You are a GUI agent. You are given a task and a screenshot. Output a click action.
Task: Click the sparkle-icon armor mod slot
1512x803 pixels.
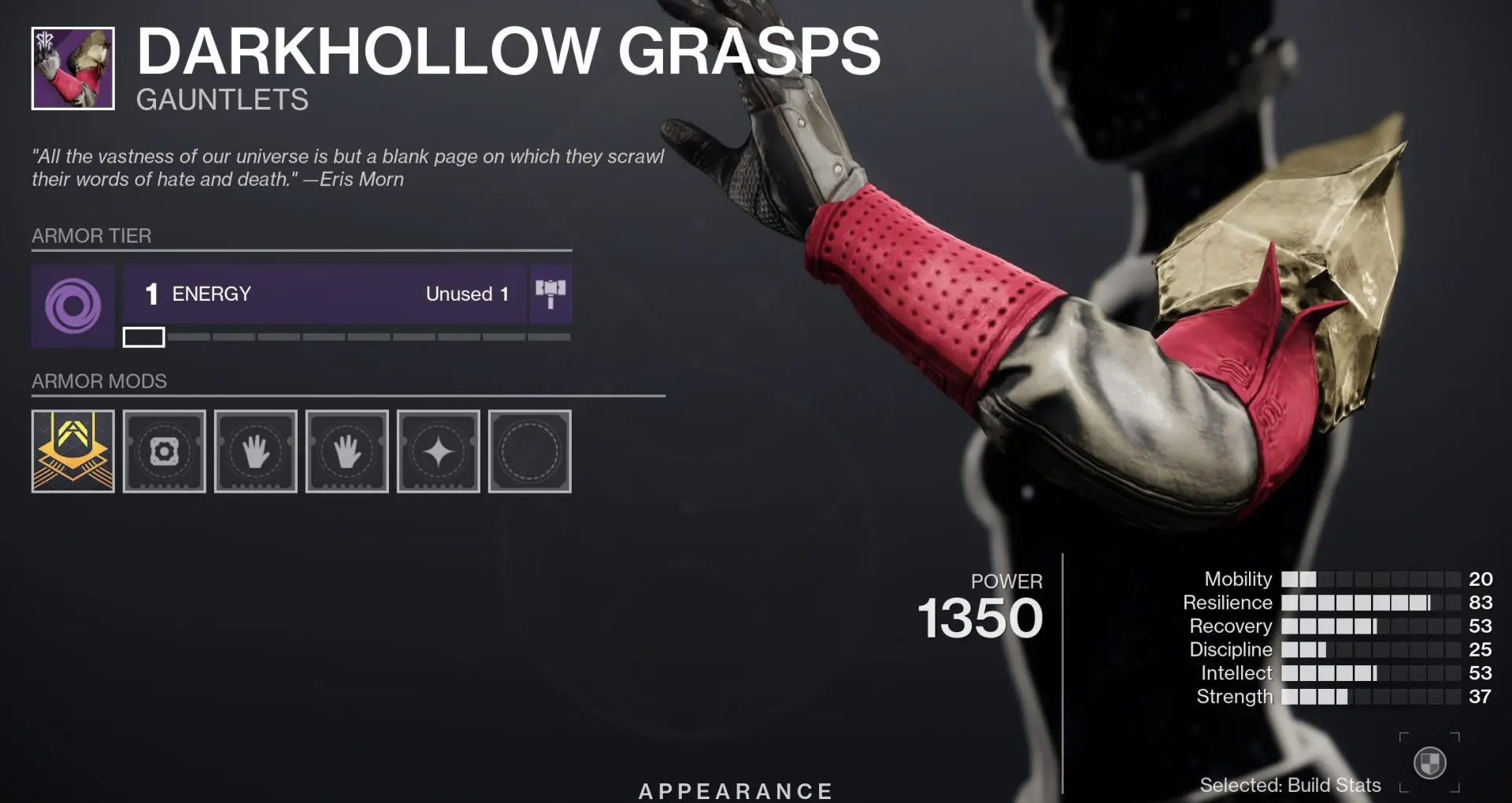438,450
